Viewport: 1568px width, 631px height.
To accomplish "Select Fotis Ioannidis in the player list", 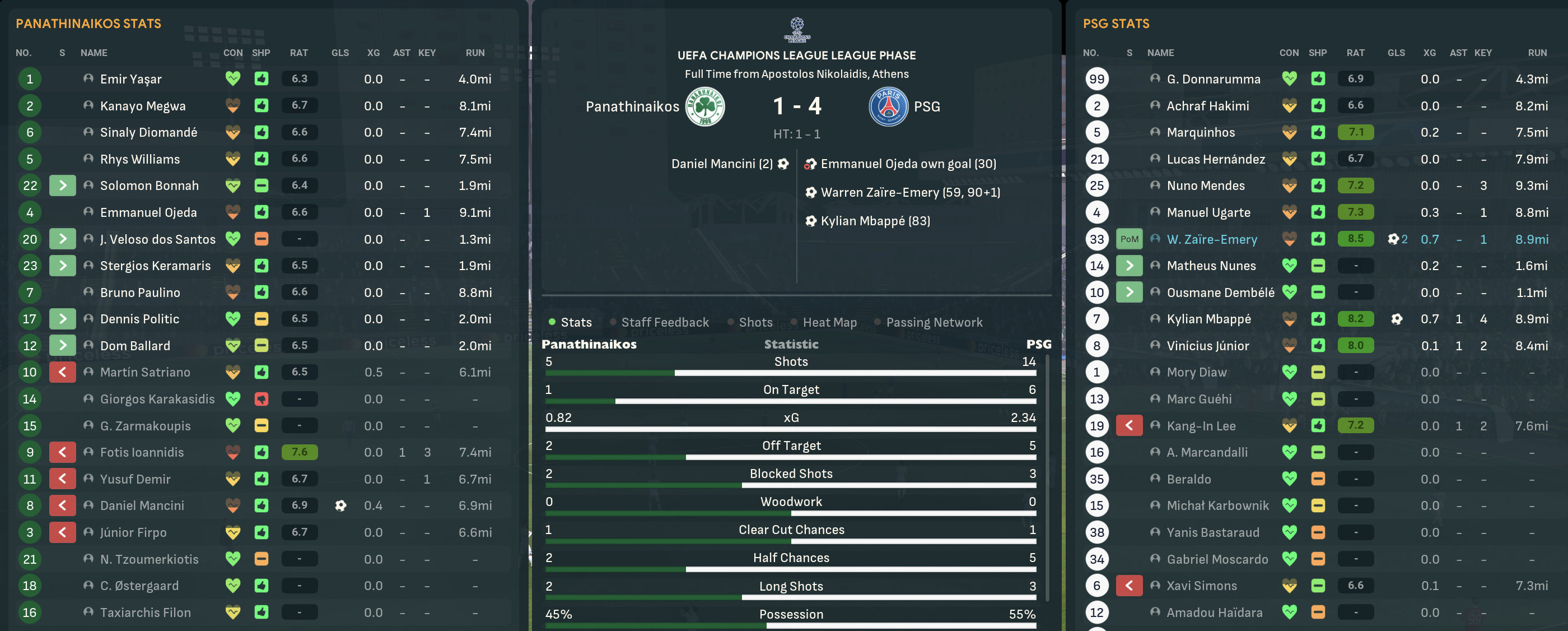I will [x=141, y=453].
